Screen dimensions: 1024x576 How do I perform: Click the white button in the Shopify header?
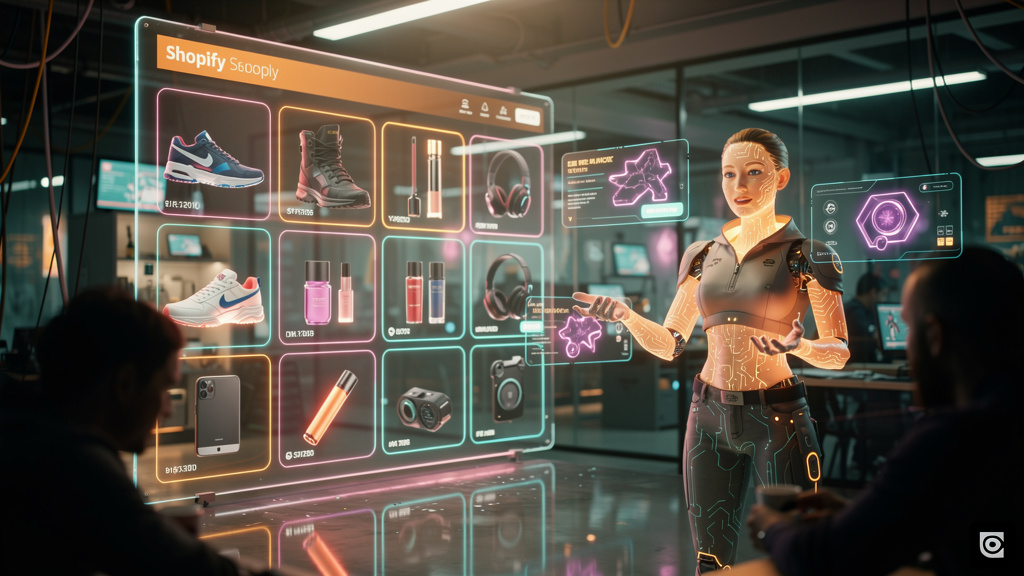pyautogui.click(x=528, y=118)
